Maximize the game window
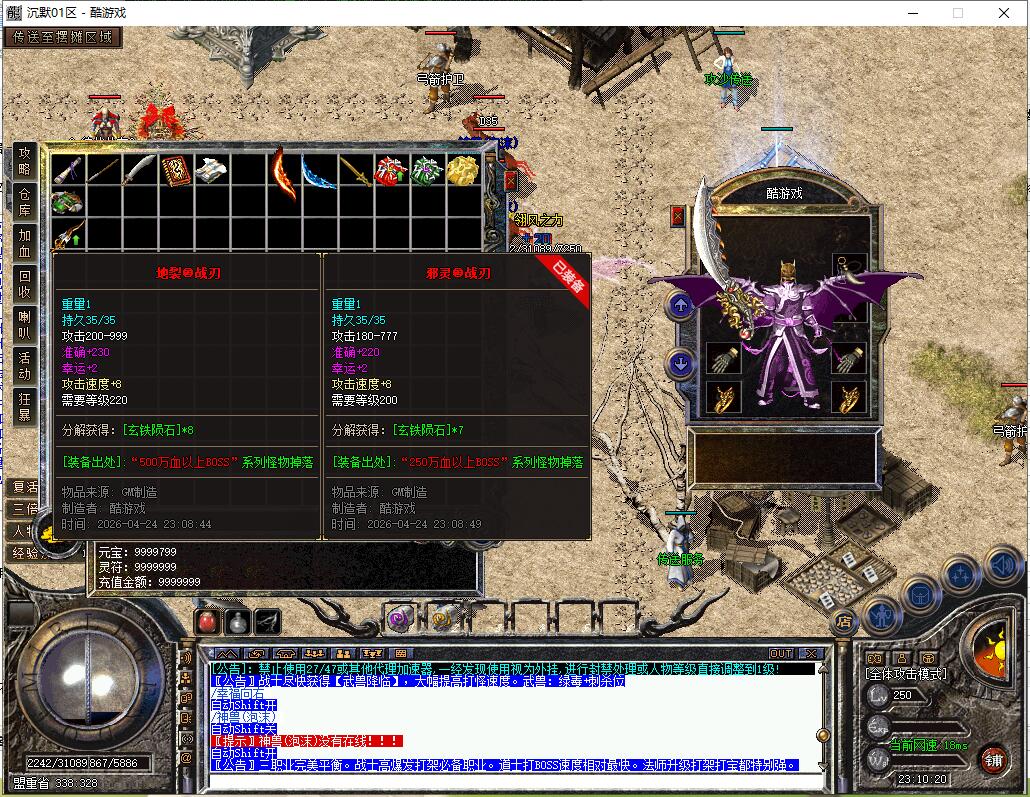 (957, 13)
